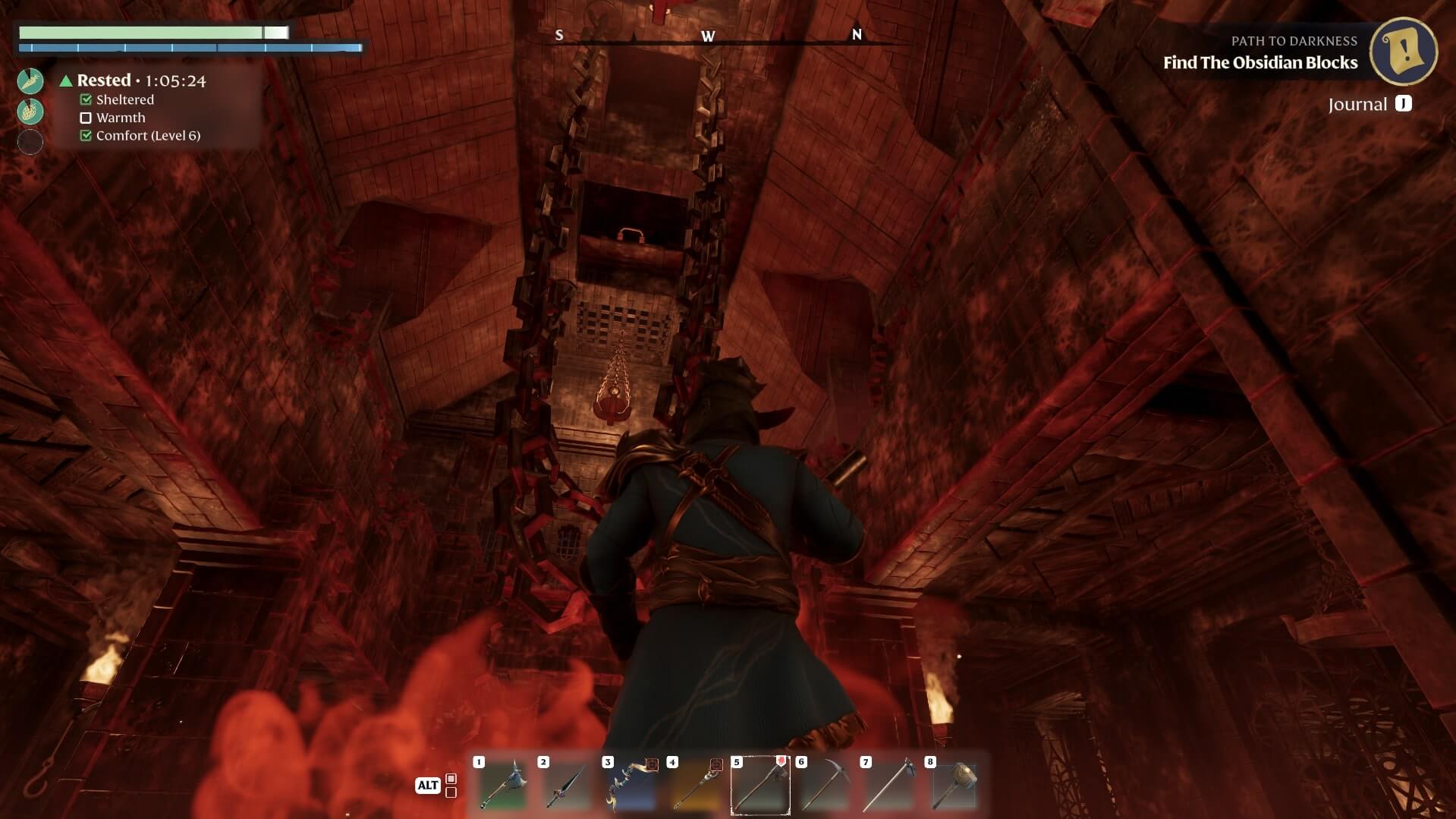Click the berry food buff icon
The image size is (1456, 819).
tap(30, 111)
